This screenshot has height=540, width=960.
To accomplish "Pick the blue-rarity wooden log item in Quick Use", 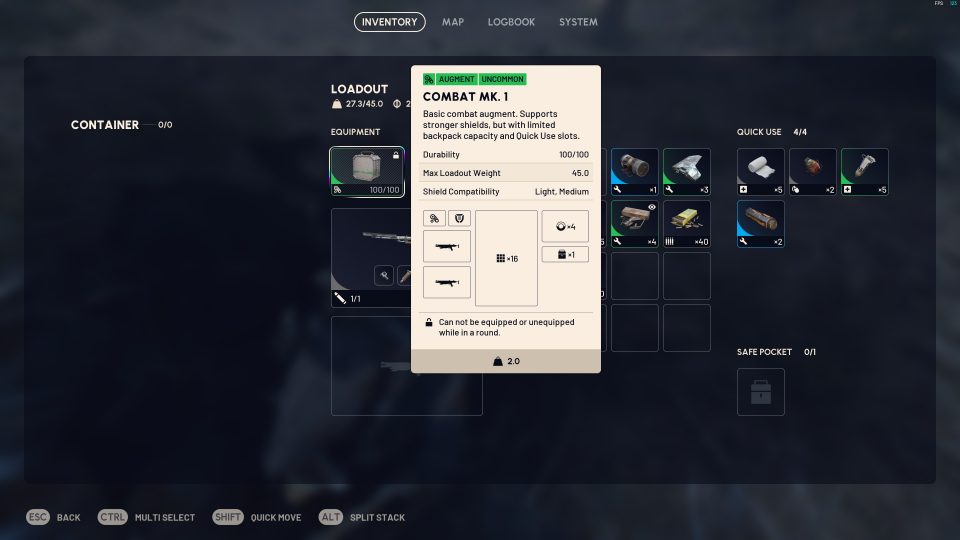I will (x=761, y=224).
